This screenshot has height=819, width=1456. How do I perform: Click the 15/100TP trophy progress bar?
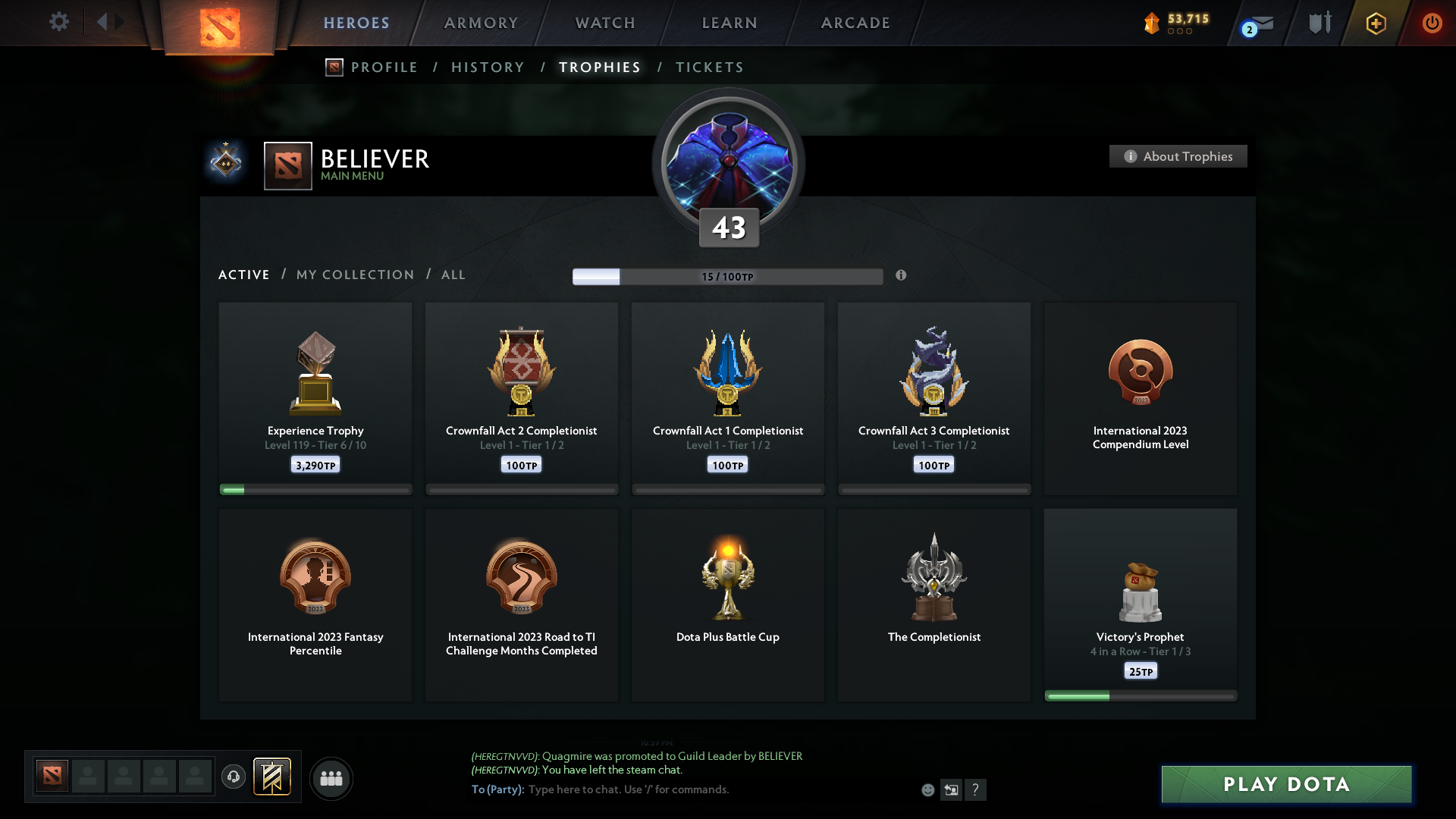click(728, 277)
